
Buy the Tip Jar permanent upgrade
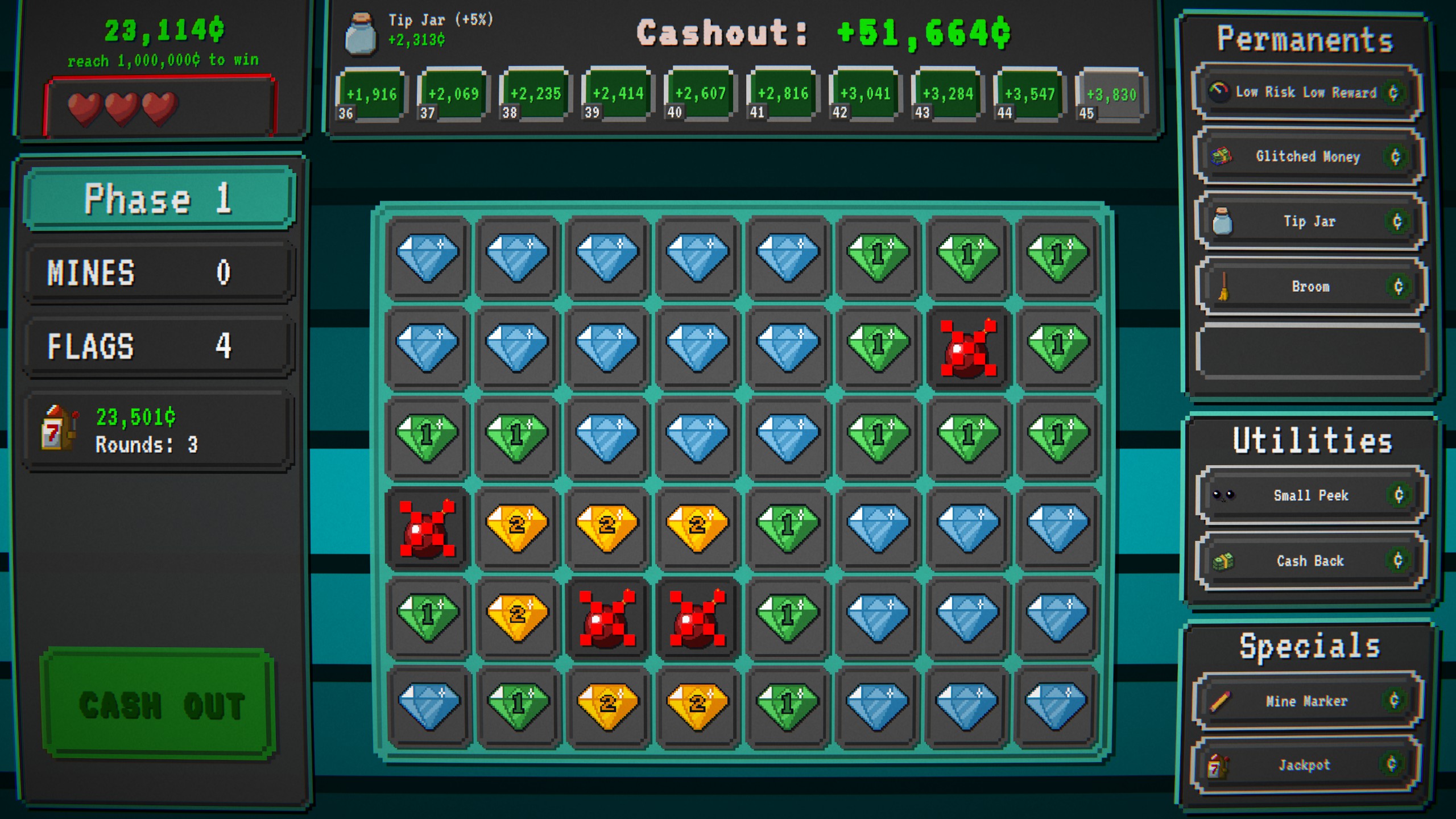1308,222
